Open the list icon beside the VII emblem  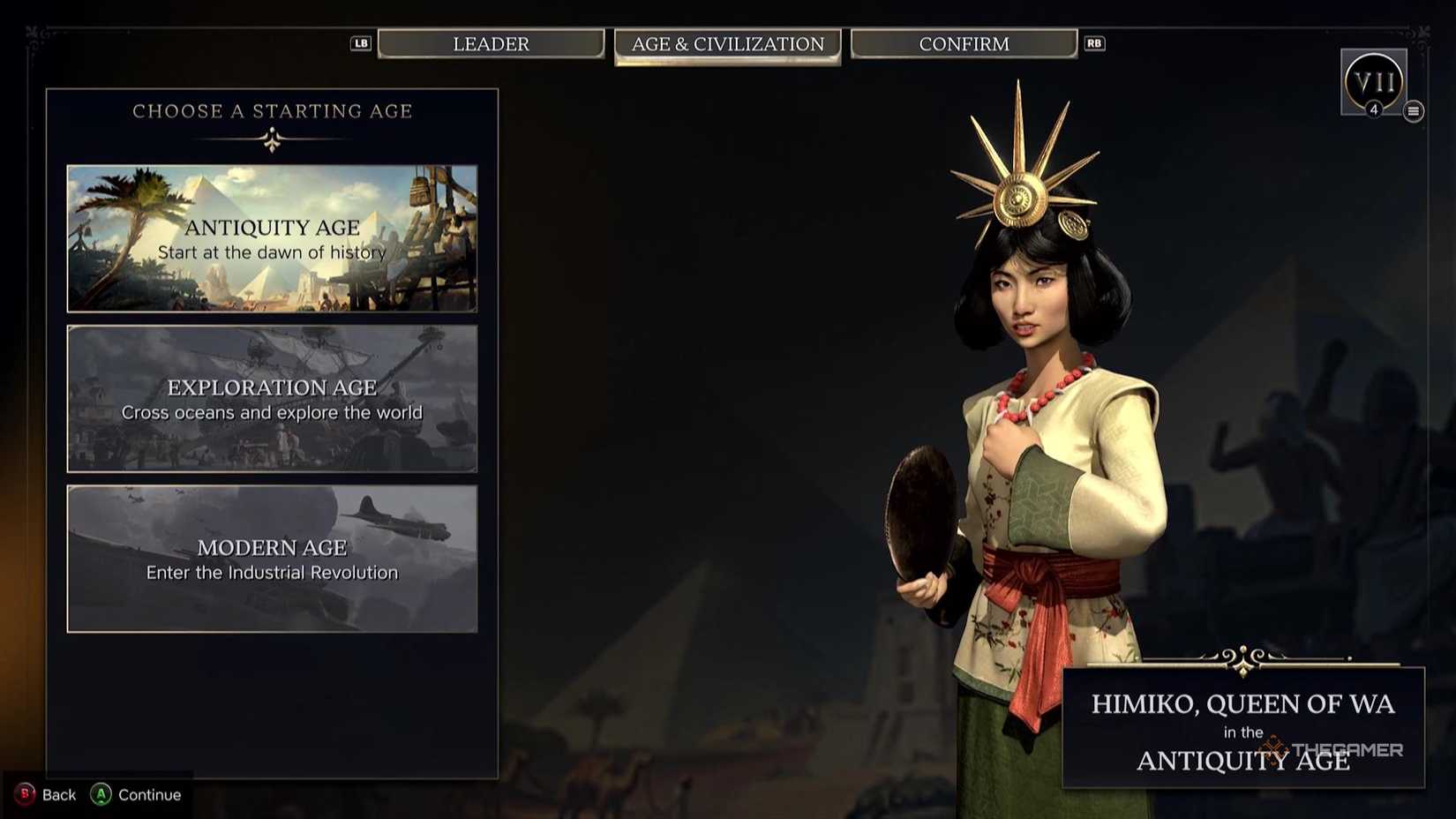(1413, 111)
